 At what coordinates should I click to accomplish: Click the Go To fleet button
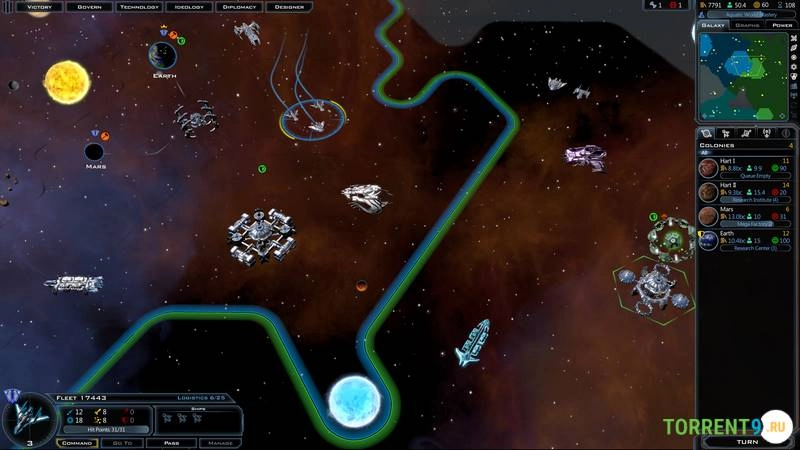pyautogui.click(x=123, y=441)
